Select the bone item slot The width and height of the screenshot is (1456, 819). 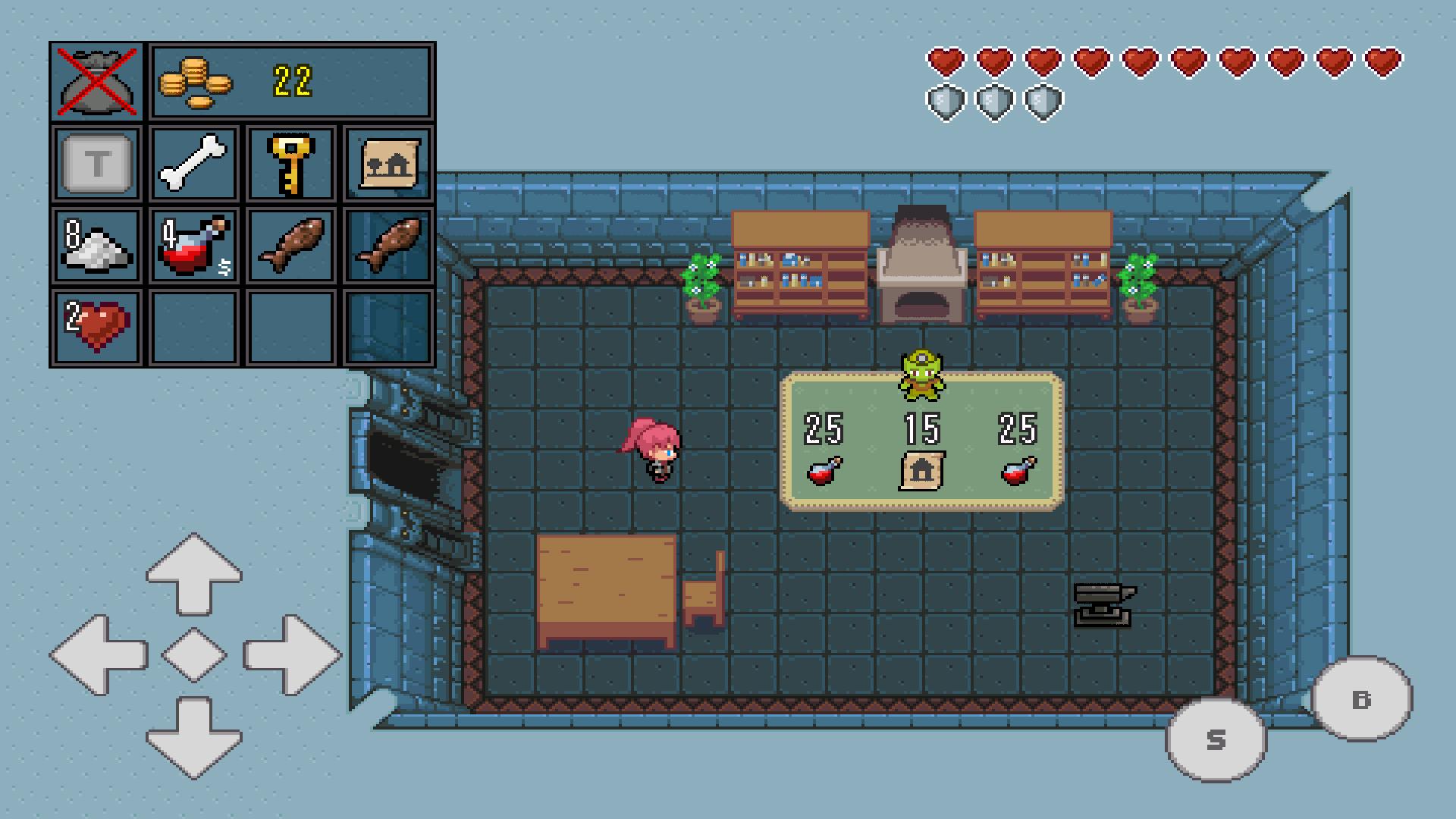click(194, 163)
